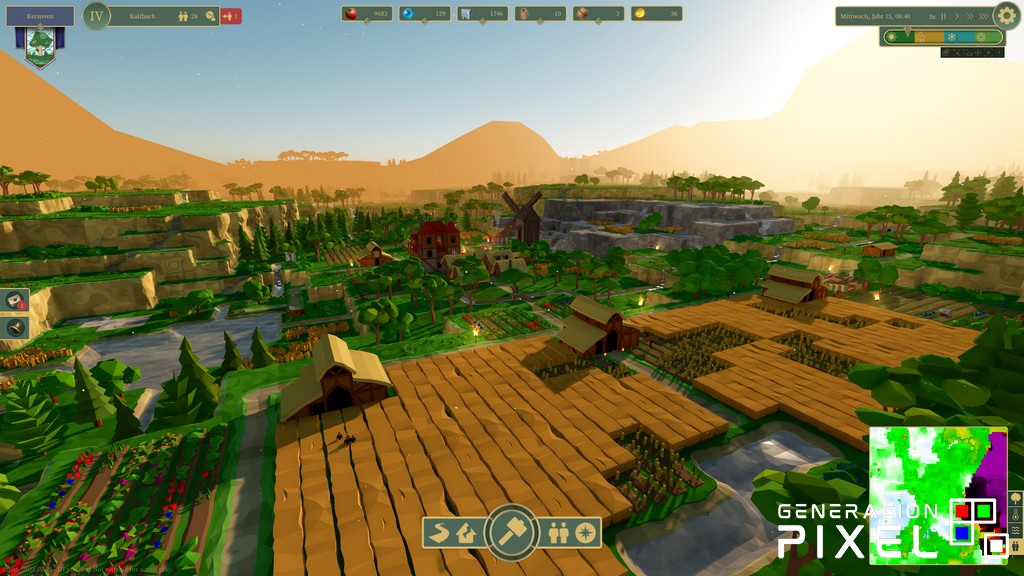Pause the game time
1024x576 pixels.
pyautogui.click(x=943, y=16)
